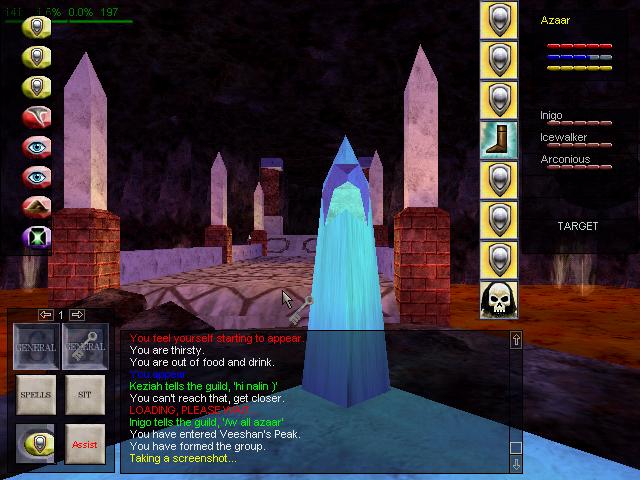This screenshot has width=640, height=480.
Task: Select group member Icewalker
Action: point(564,138)
